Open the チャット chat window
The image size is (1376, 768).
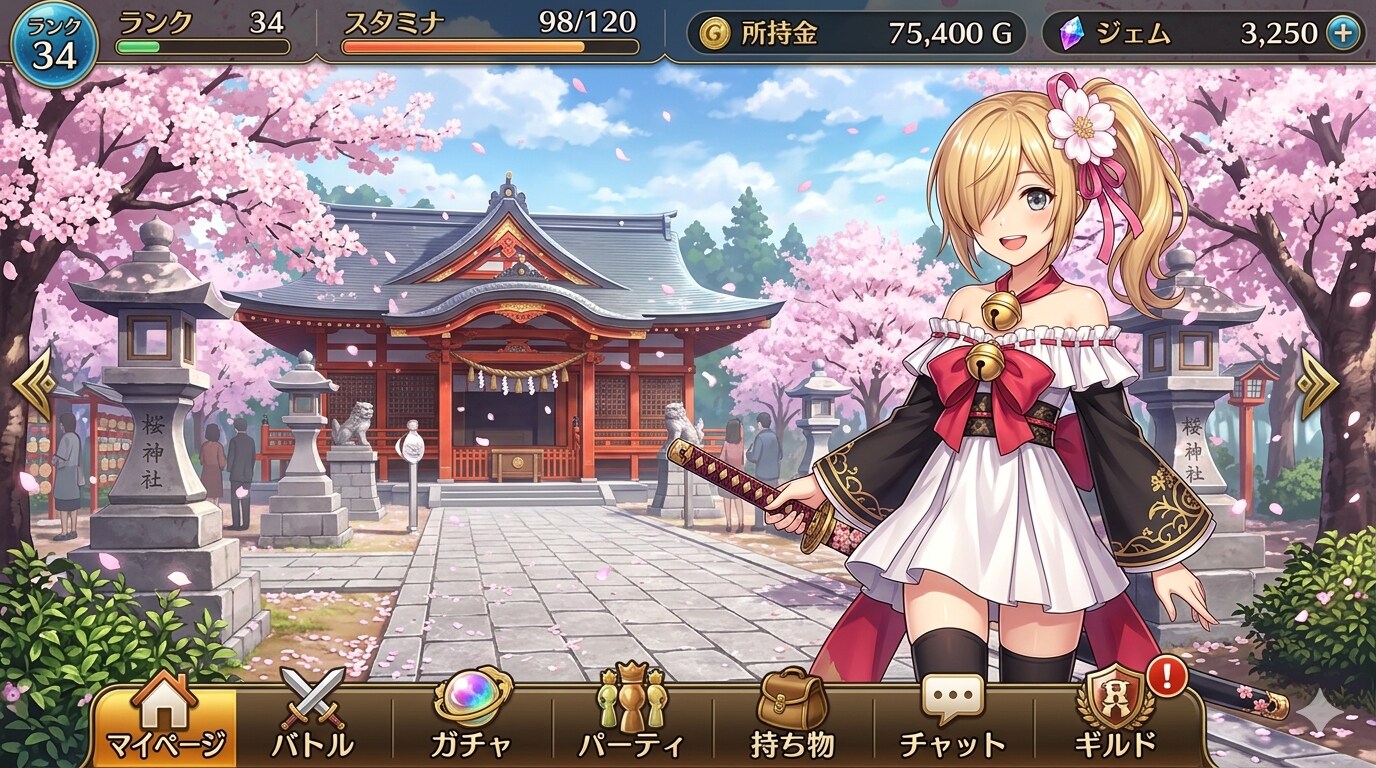click(x=952, y=718)
